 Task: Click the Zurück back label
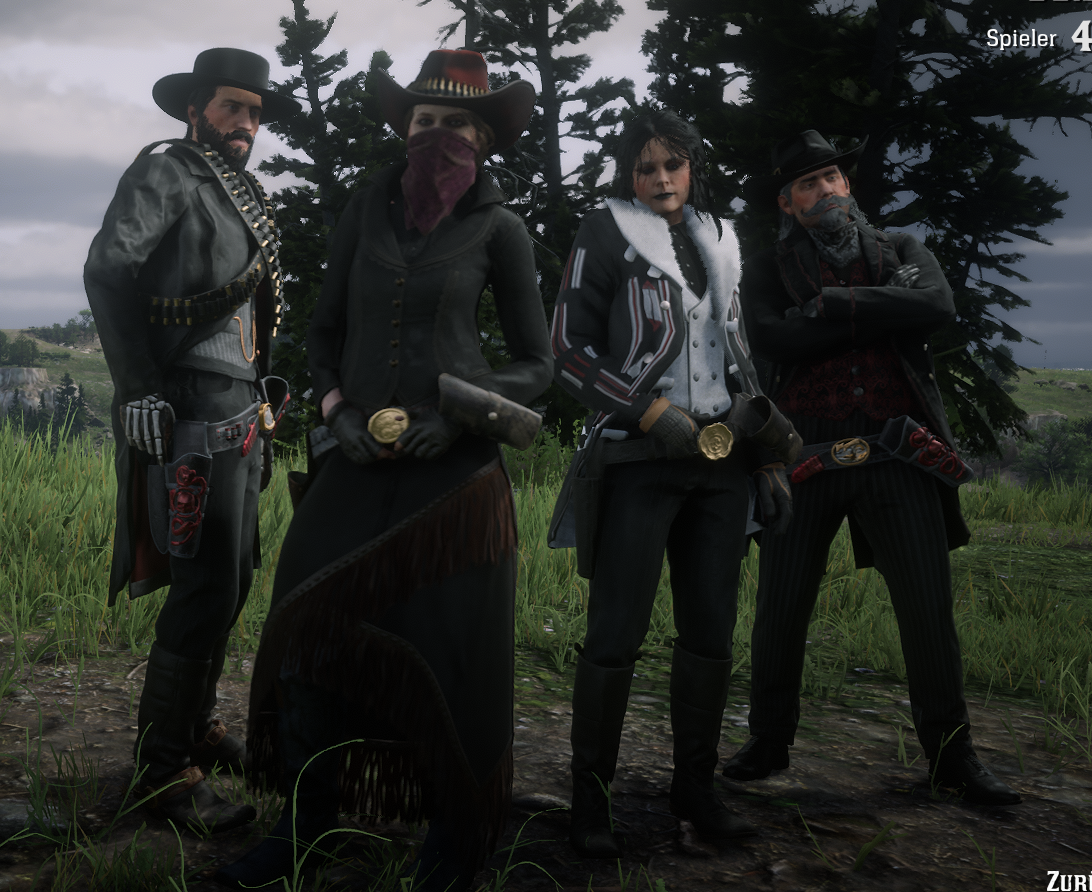point(1069,880)
